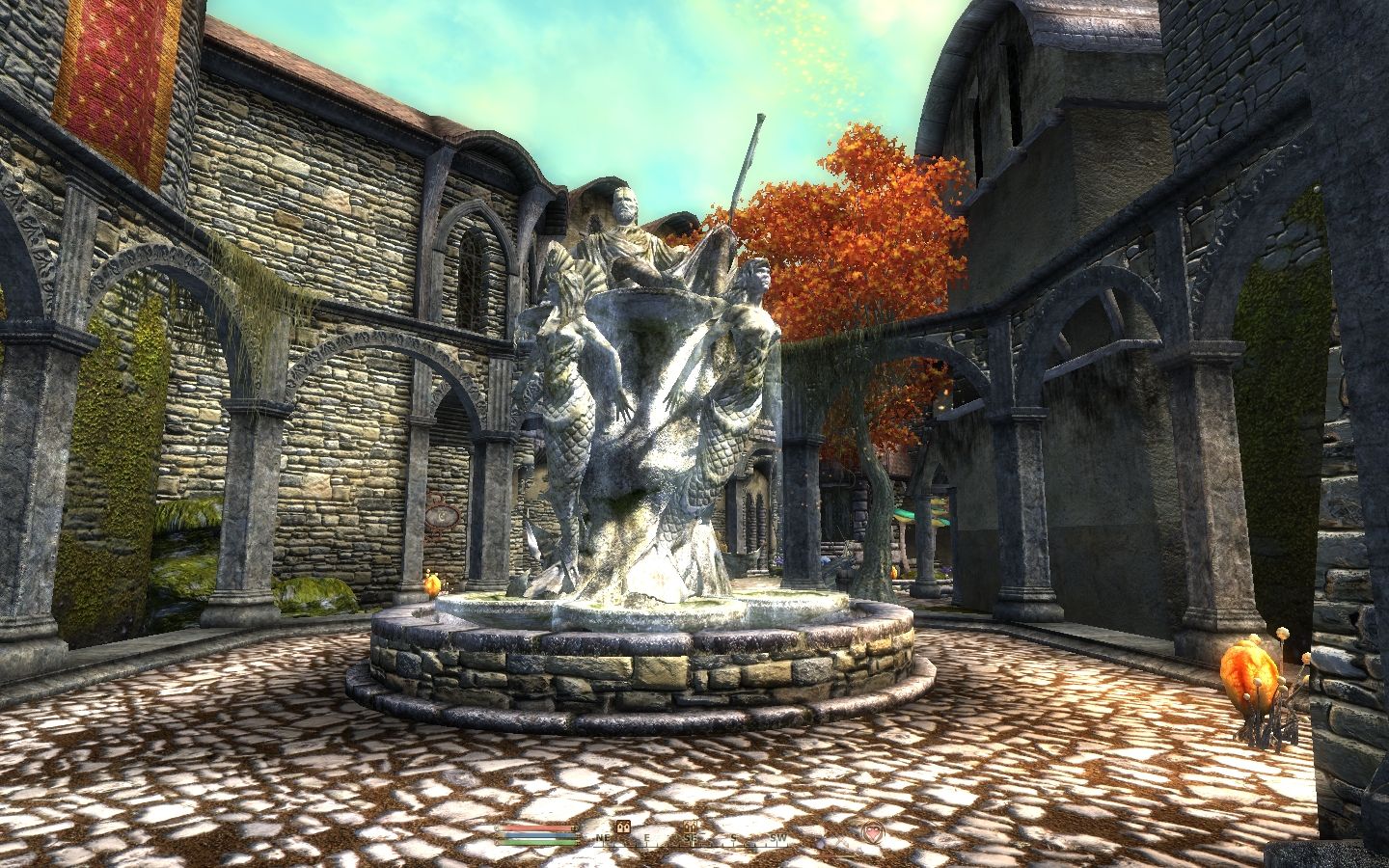Click the leftmost city gate marker on the compass

coord(622,827)
